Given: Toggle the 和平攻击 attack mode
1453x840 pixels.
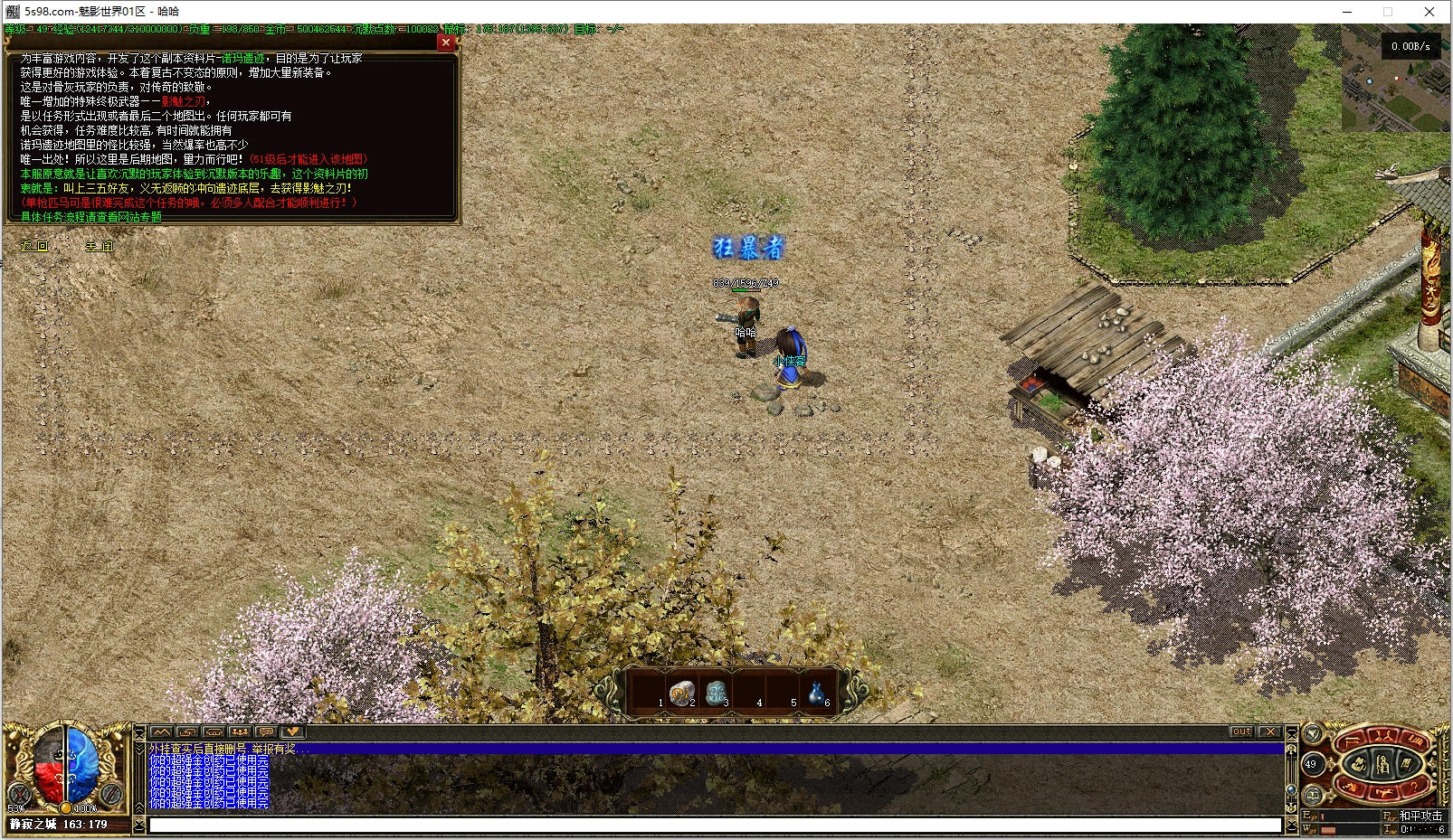Looking at the screenshot, I should click(x=1420, y=816).
